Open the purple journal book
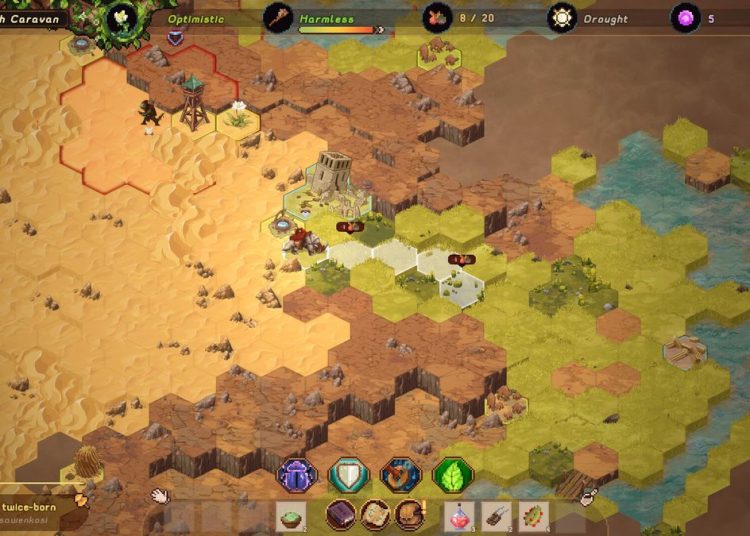Viewport: 750px width, 536px height. pos(341,515)
